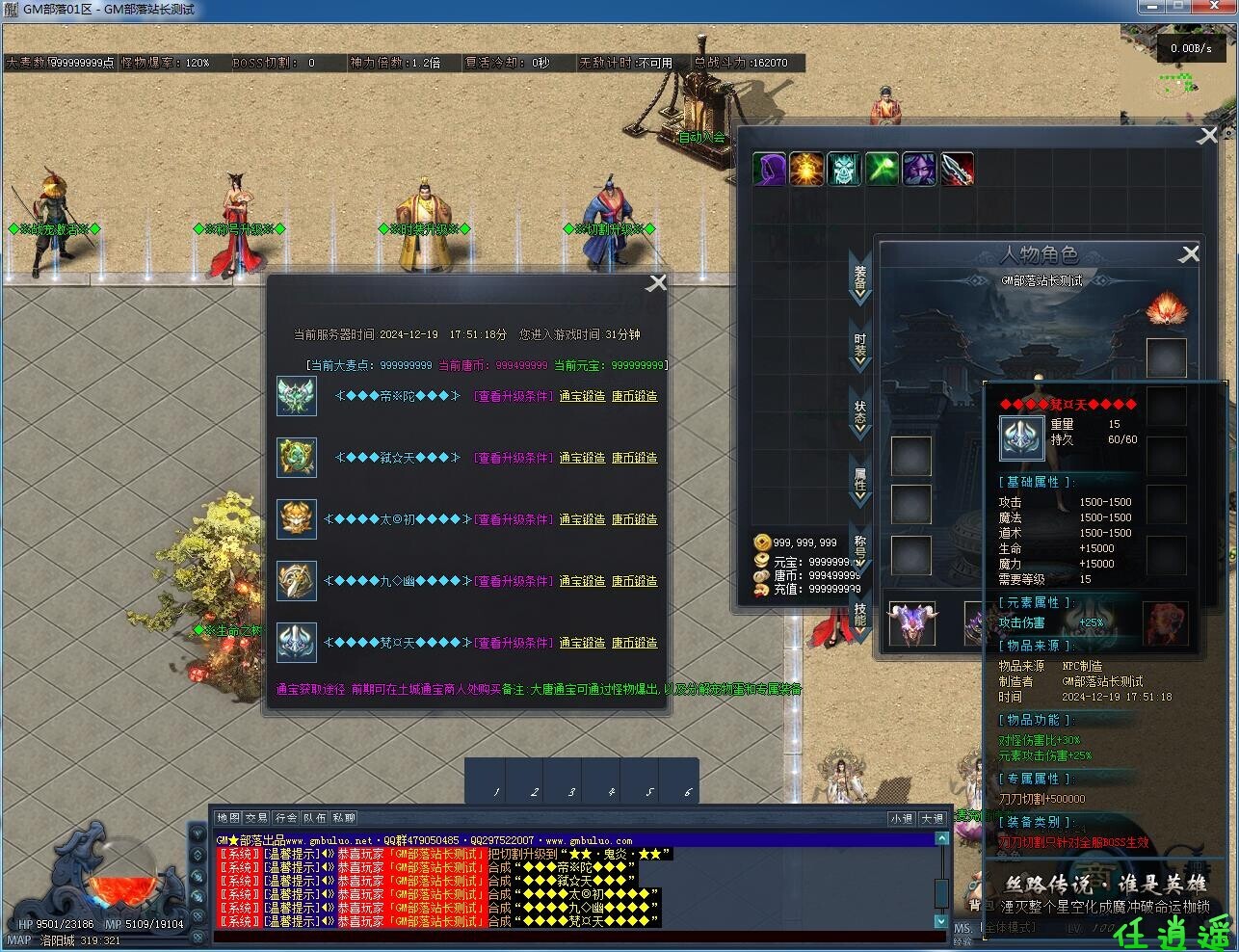Click the 大退 exit button
The image size is (1239, 952).
932,818
